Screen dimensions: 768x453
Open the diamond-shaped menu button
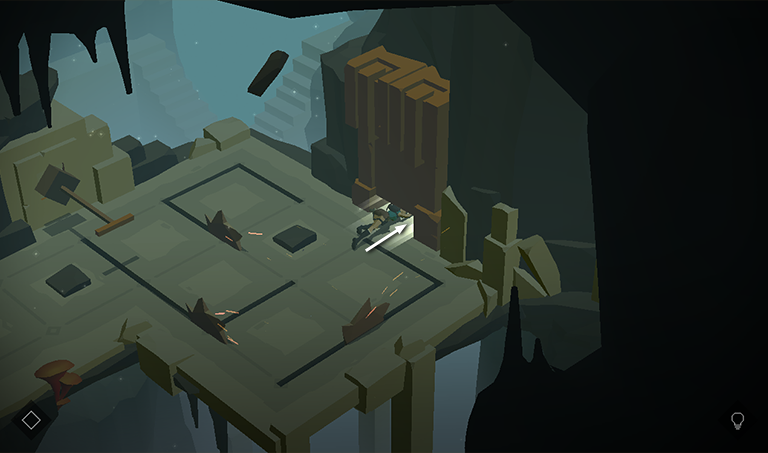click(31, 420)
